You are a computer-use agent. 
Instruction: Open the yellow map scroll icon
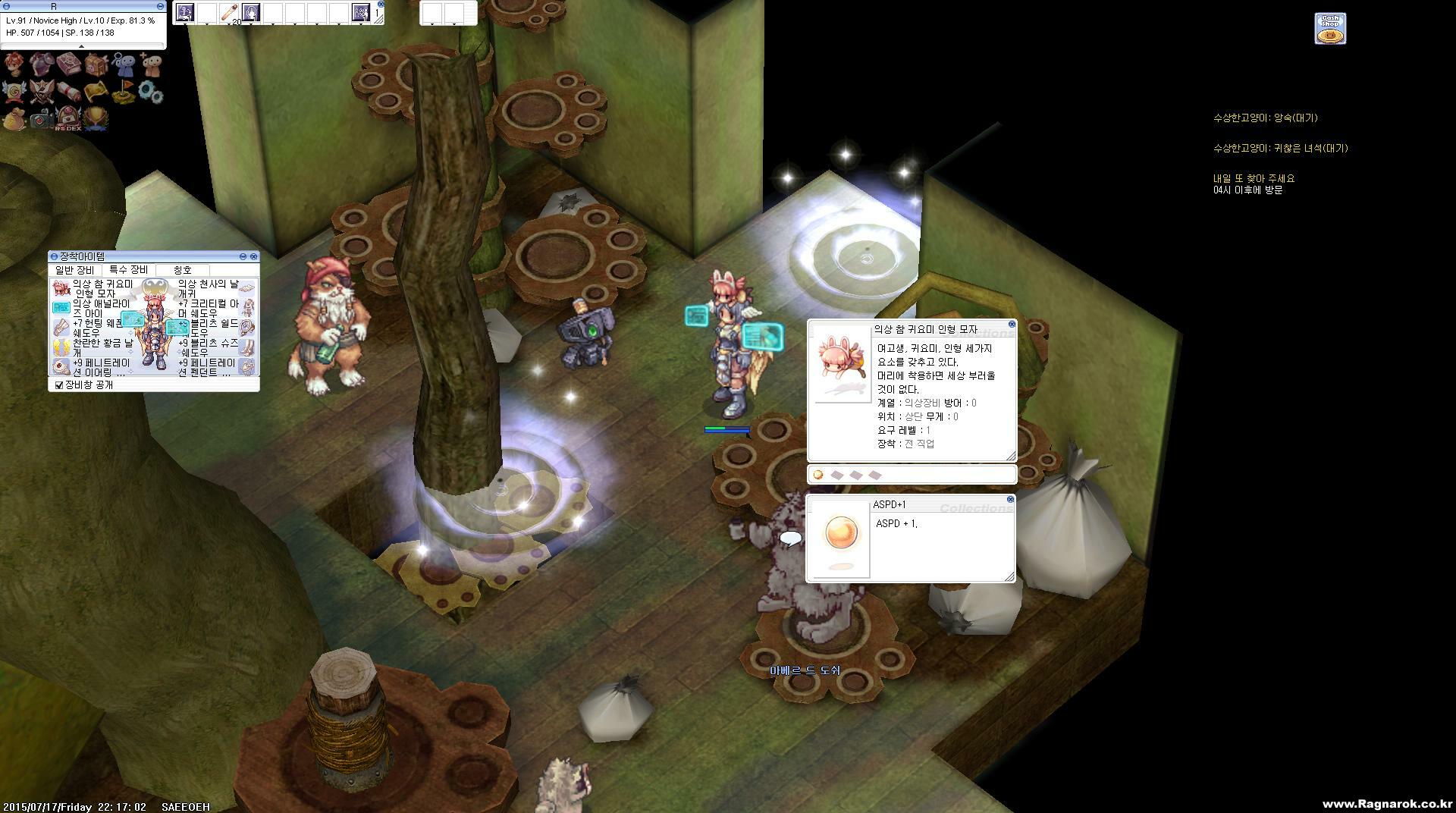tap(96, 93)
